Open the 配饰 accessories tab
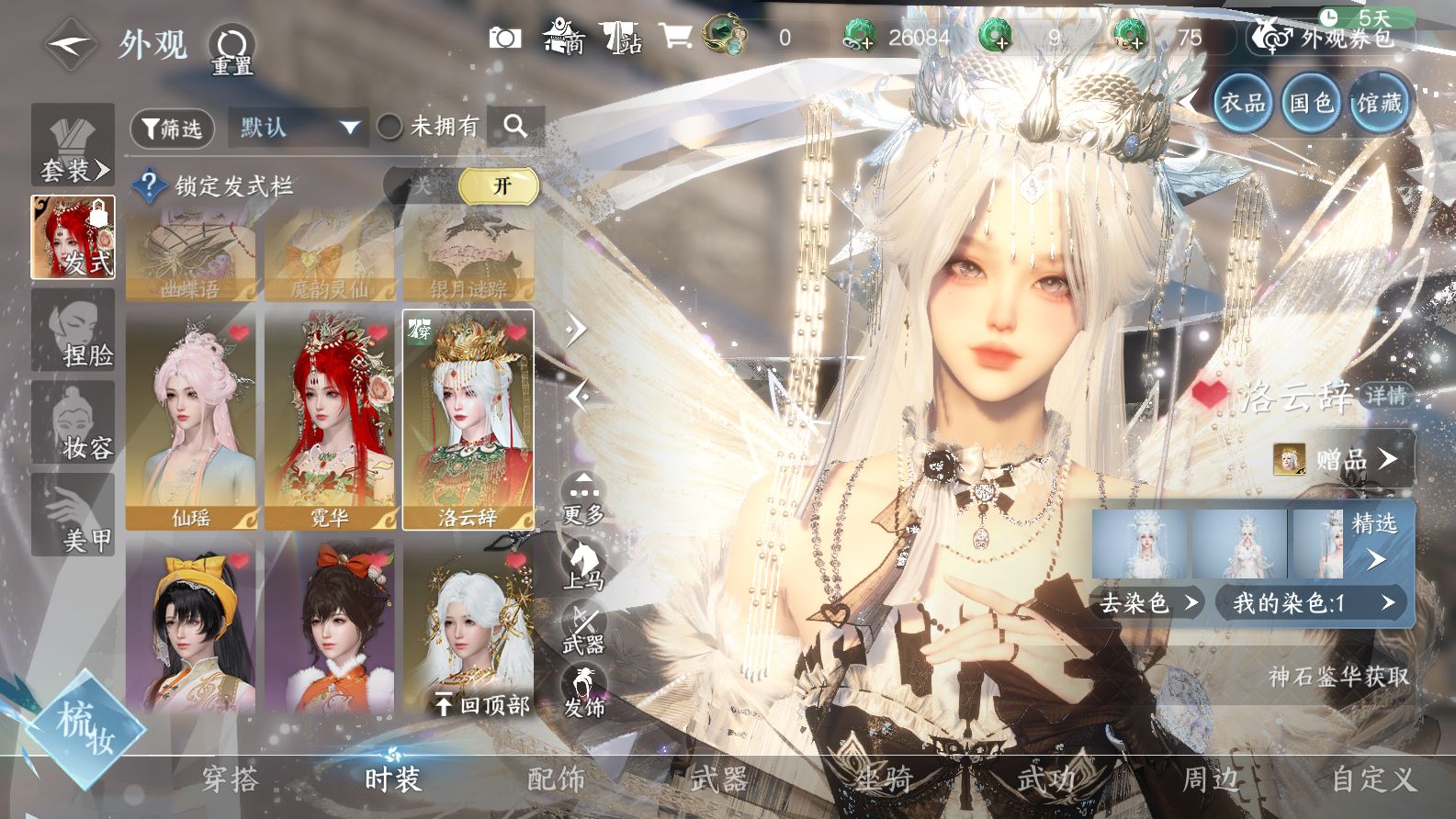Image resolution: width=1456 pixels, height=819 pixels. pyautogui.click(x=556, y=780)
